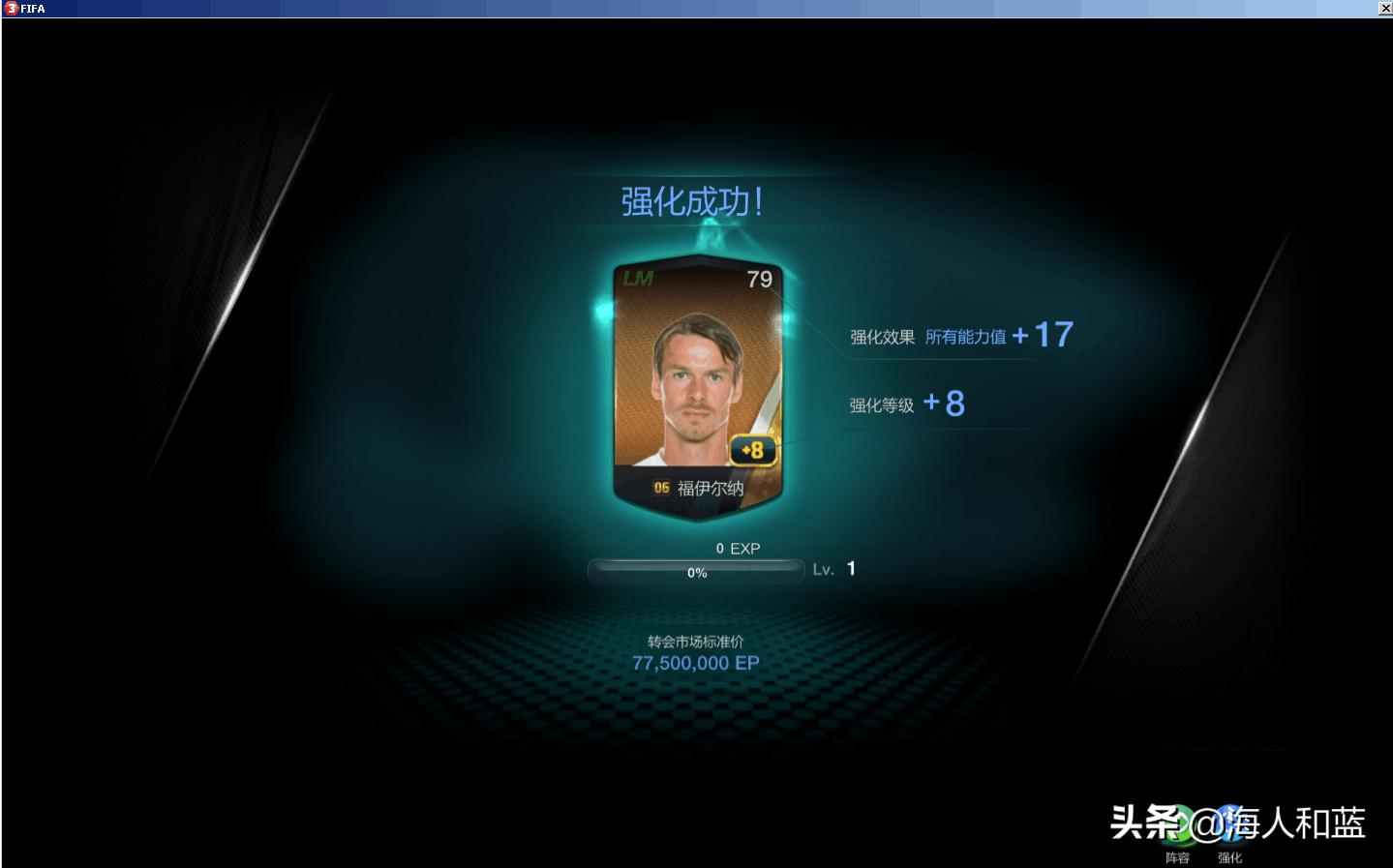Click the +8 badge on the player card
The image size is (1393, 868).
point(752,449)
